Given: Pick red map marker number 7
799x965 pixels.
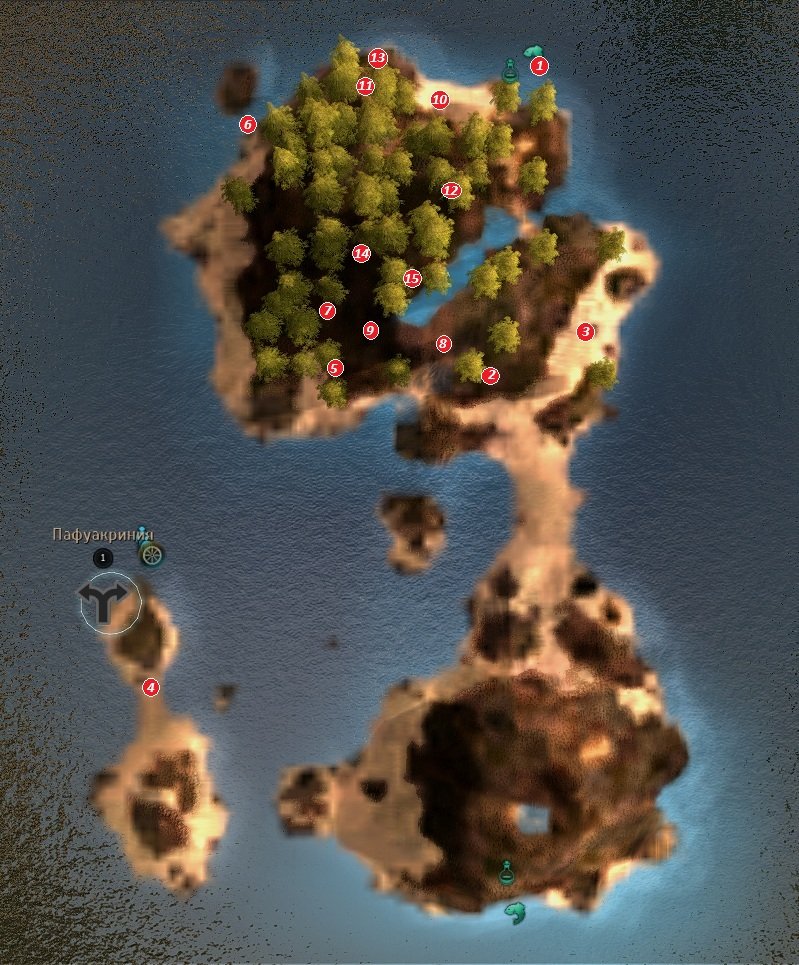Looking at the screenshot, I should click(327, 310).
